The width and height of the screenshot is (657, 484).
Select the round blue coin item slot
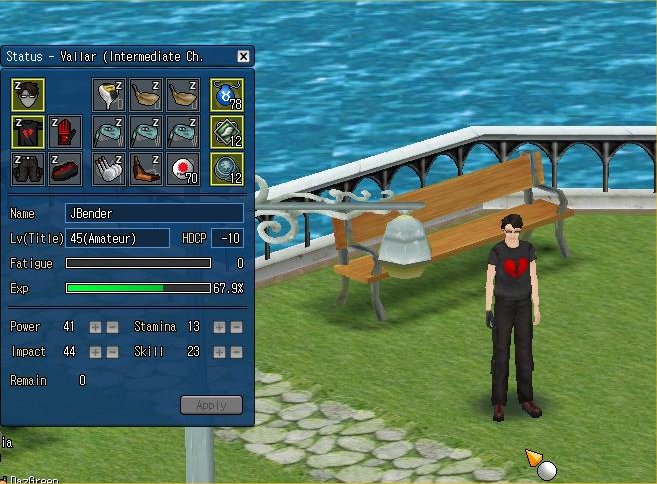[227, 168]
